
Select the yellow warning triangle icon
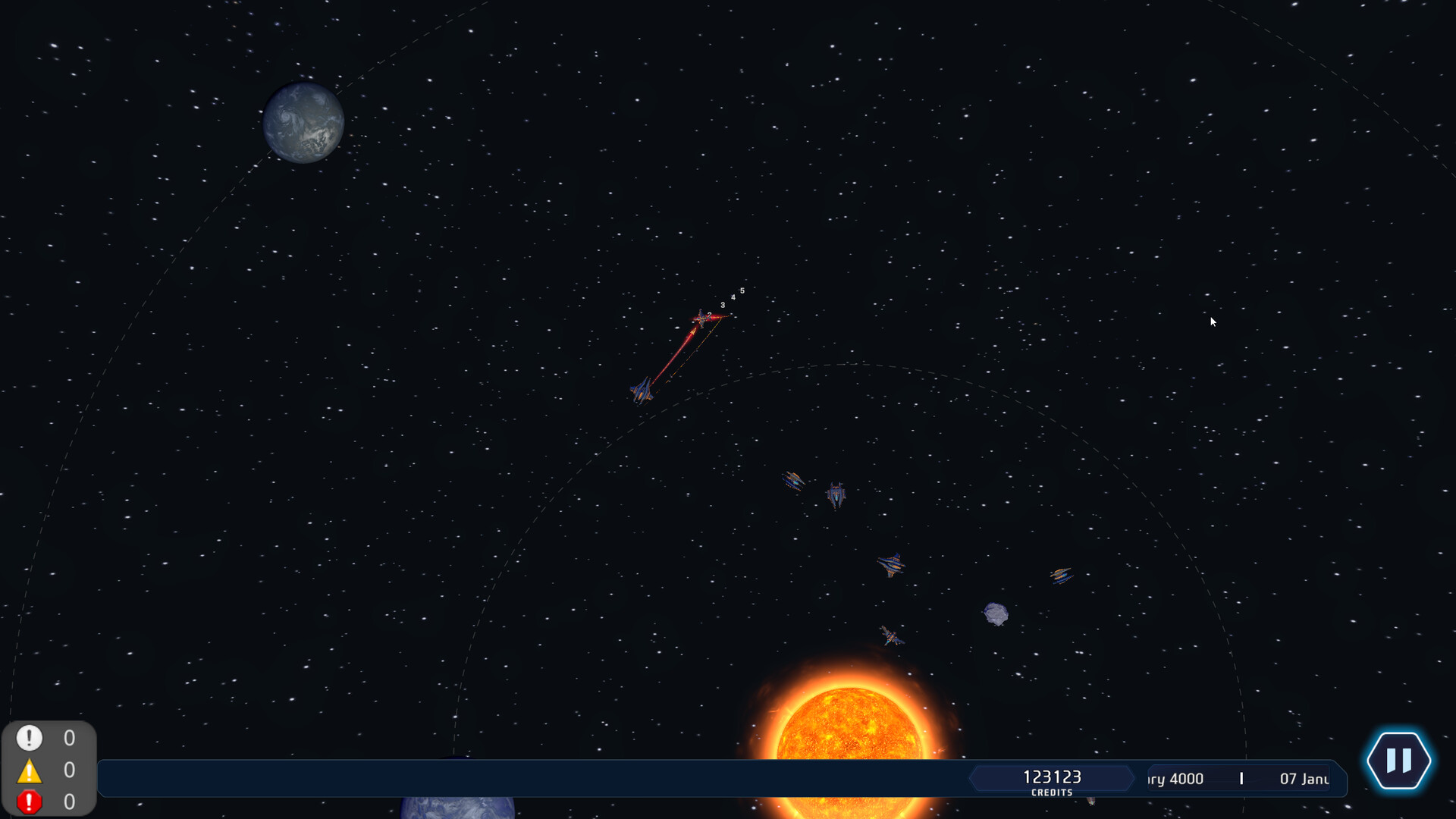point(29,769)
